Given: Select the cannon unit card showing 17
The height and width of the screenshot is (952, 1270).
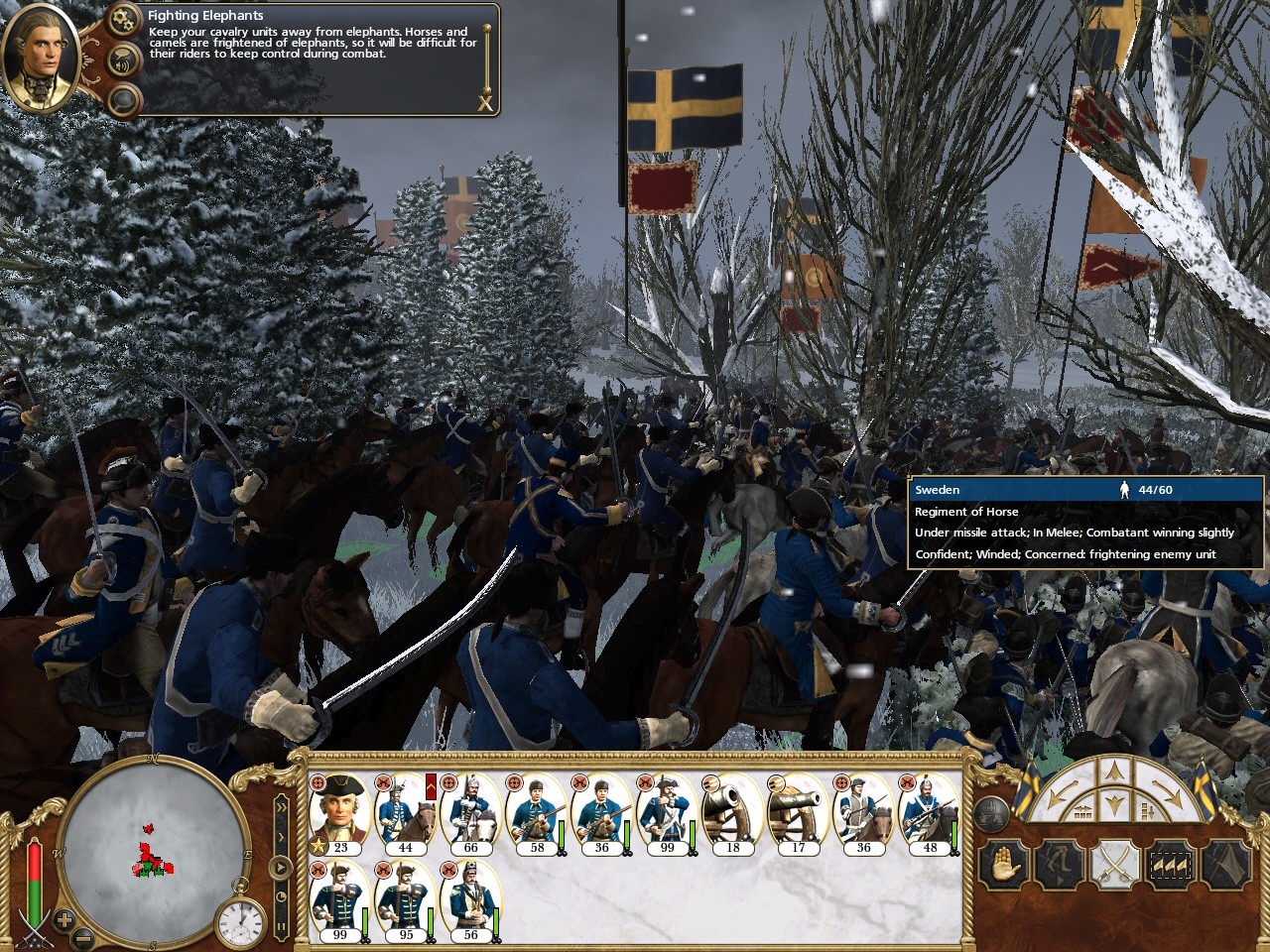Looking at the screenshot, I should click(x=798, y=813).
